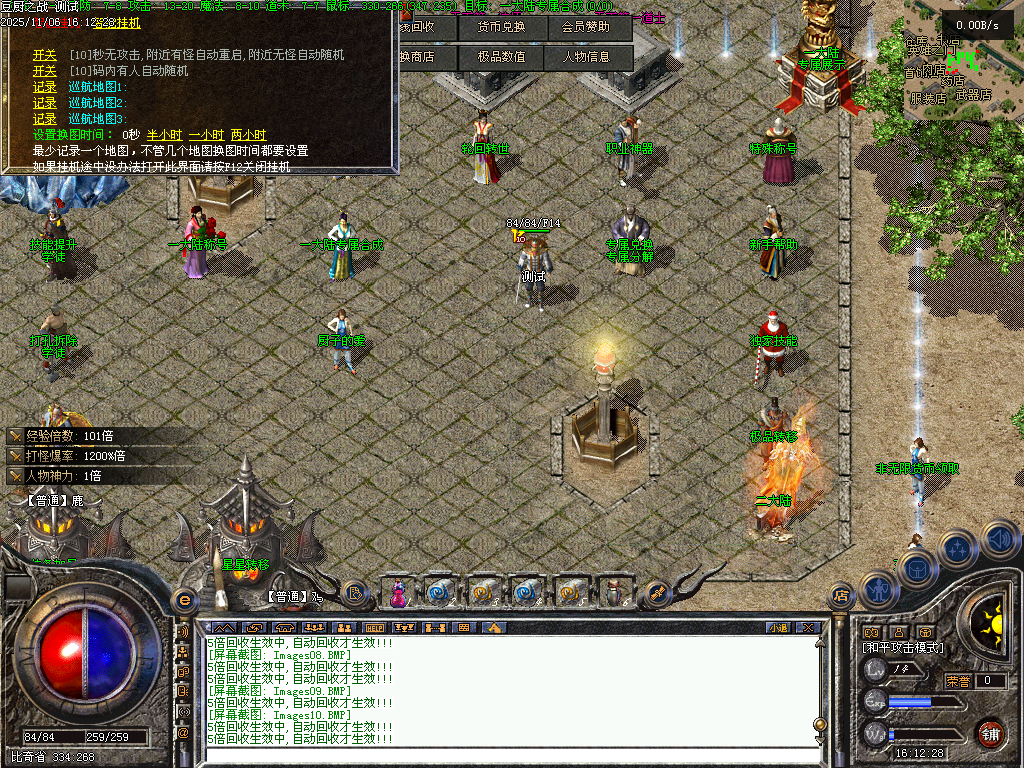
Task: Close the chat panel with the X button
Action: pyautogui.click(x=809, y=628)
